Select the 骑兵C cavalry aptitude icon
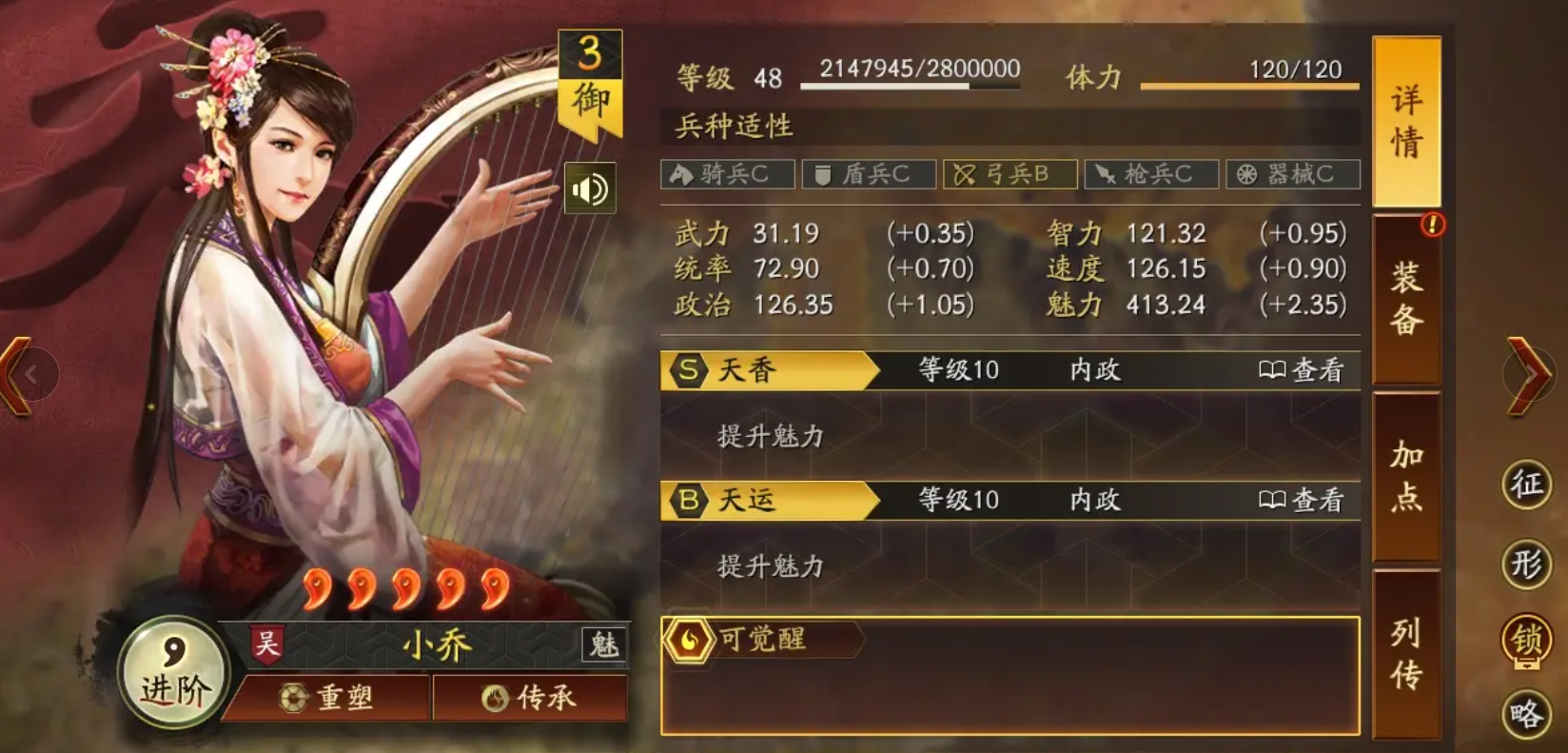The image size is (1568, 753). click(729, 174)
